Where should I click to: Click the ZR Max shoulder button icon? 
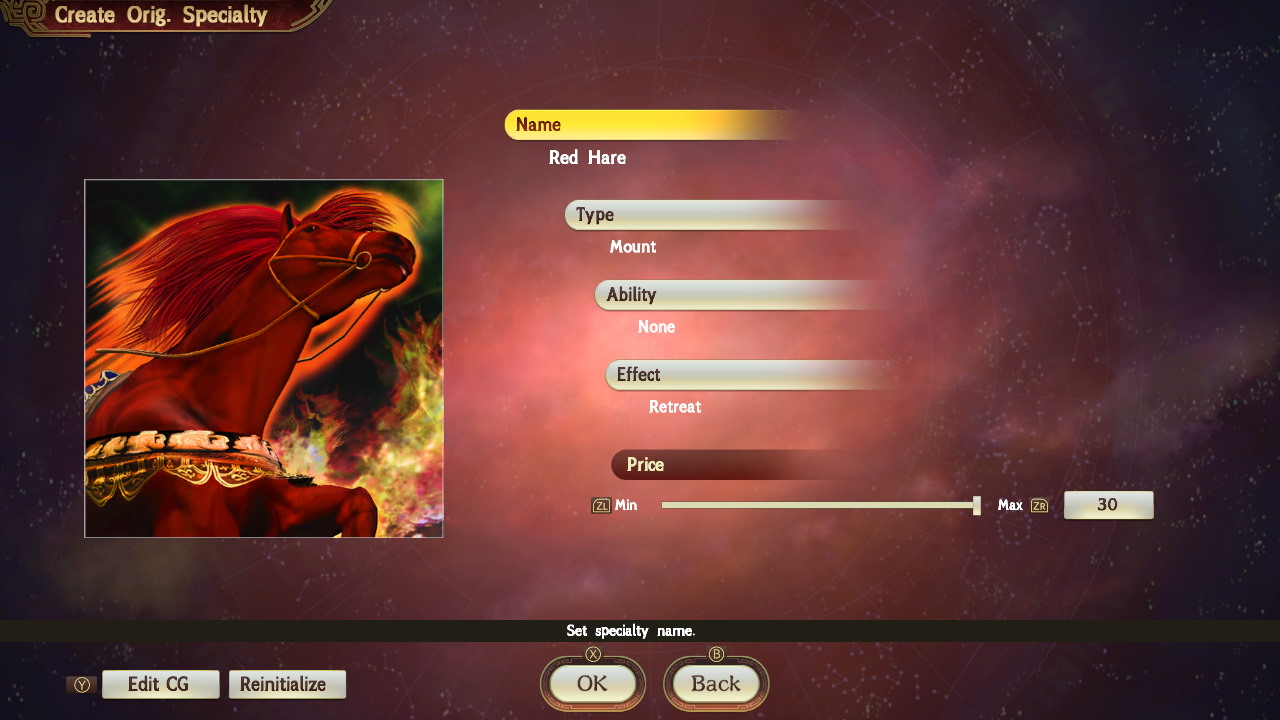[1038, 505]
